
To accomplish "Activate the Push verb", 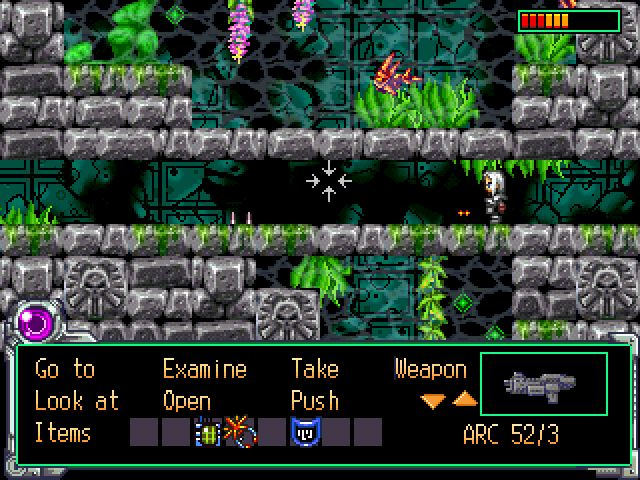I will 315,401.
